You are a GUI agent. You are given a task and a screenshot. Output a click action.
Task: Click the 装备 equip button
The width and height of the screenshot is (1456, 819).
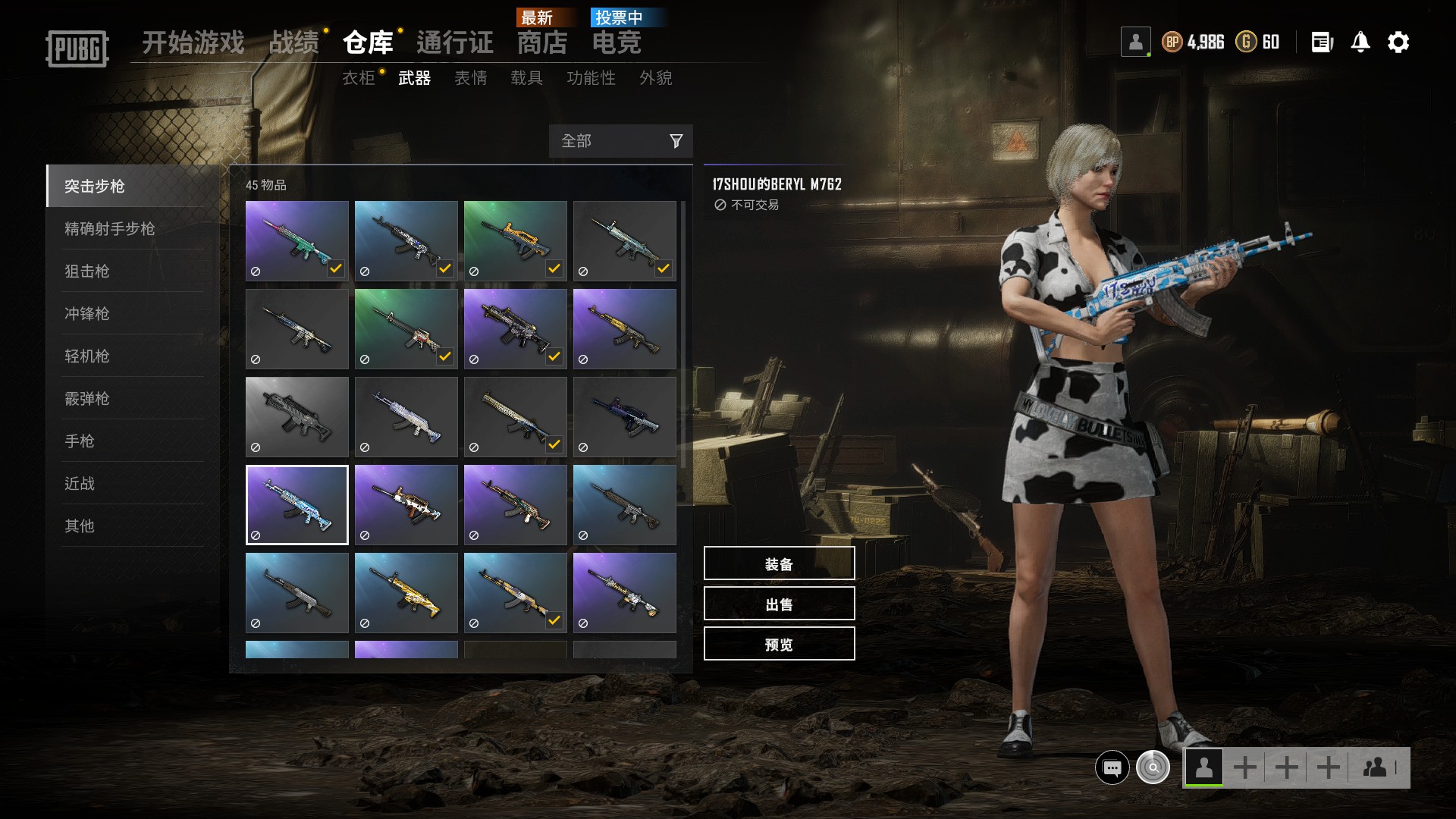pyautogui.click(x=779, y=563)
